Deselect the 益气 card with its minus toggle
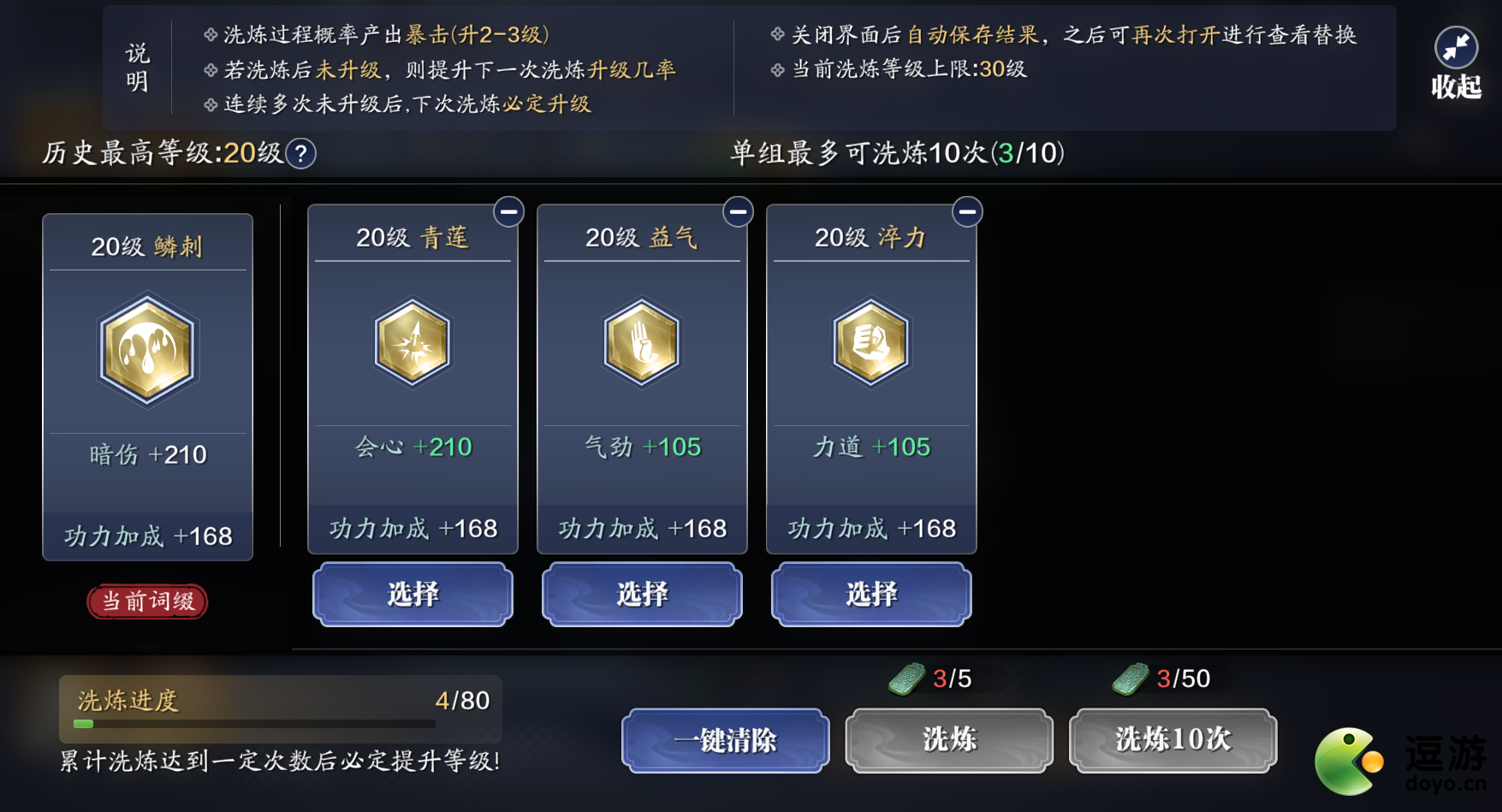 738,211
